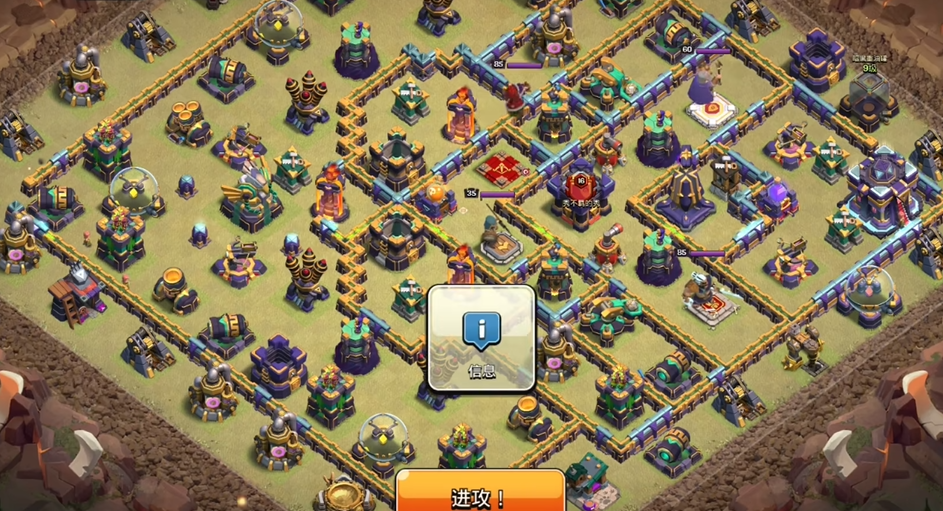Open the 信息 info button
The height and width of the screenshot is (511, 943).
pos(481,338)
